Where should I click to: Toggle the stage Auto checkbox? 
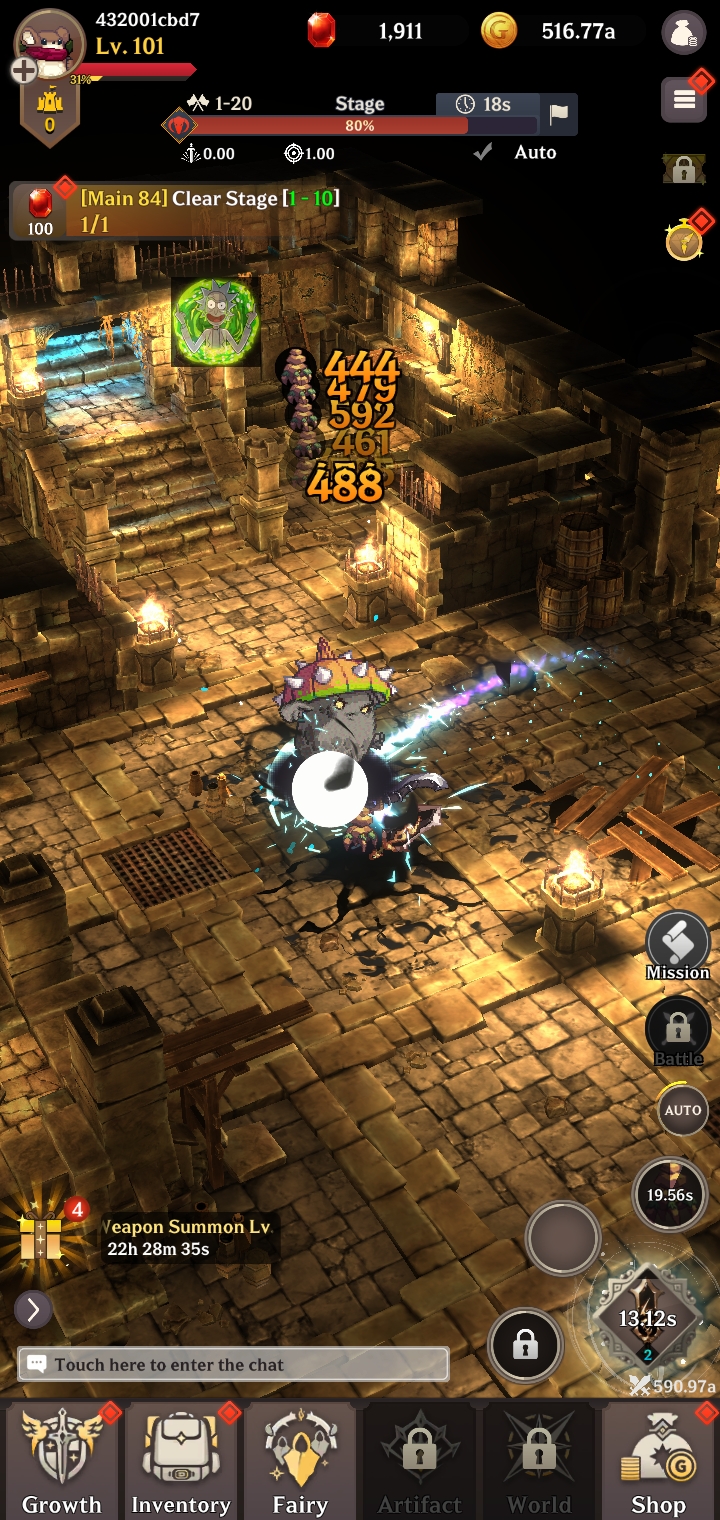click(x=484, y=152)
